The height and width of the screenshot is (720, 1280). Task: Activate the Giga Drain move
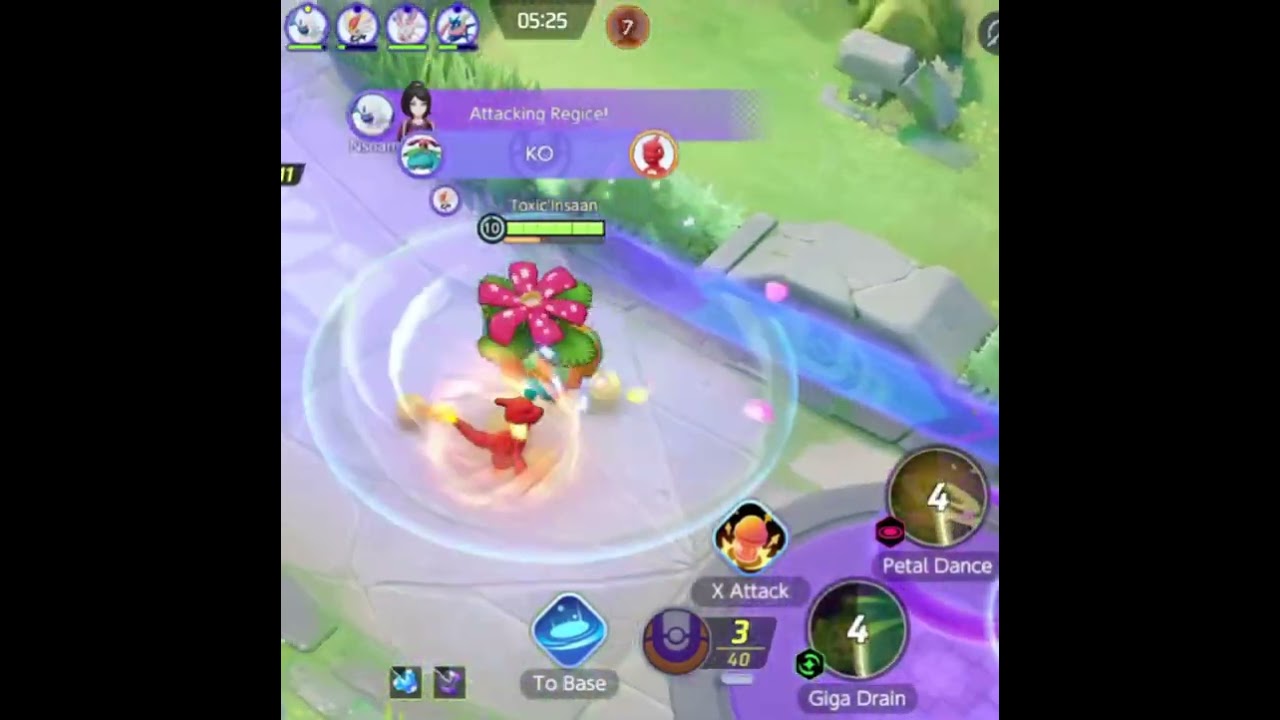(x=856, y=630)
